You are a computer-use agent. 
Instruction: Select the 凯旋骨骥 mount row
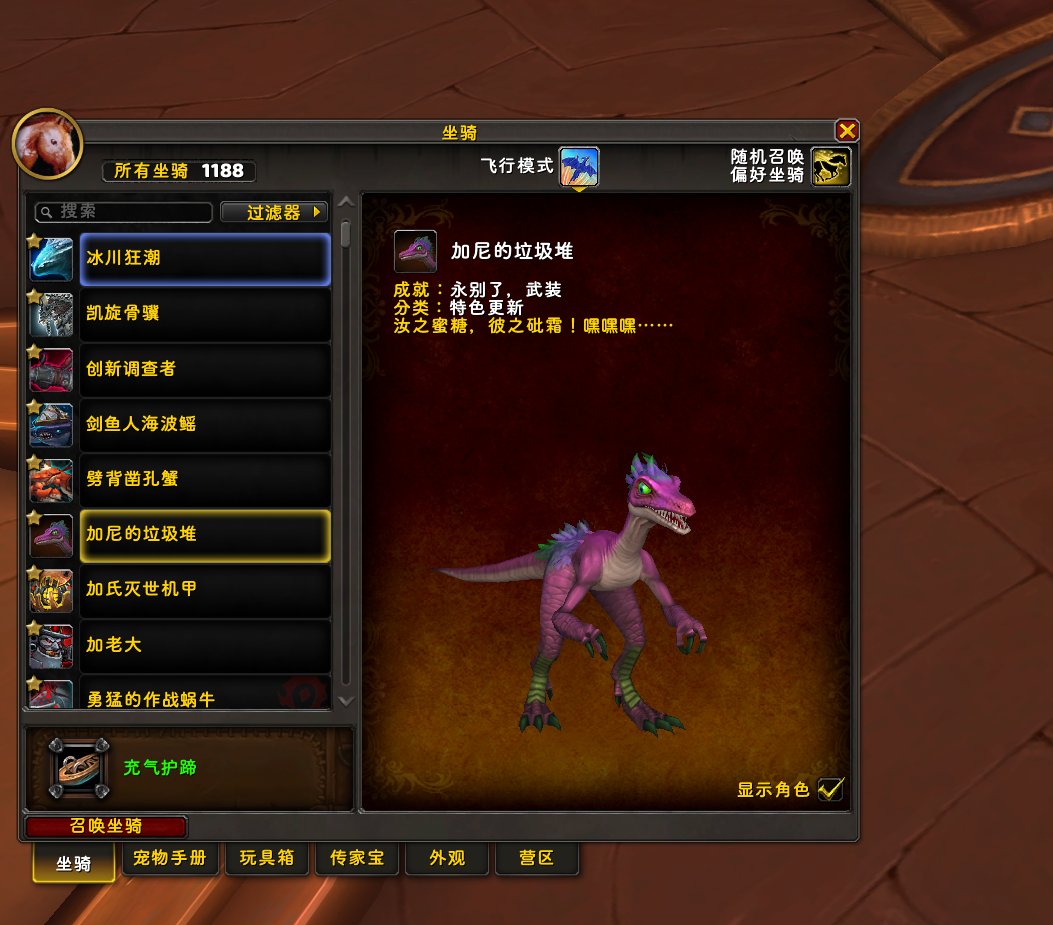(x=204, y=314)
